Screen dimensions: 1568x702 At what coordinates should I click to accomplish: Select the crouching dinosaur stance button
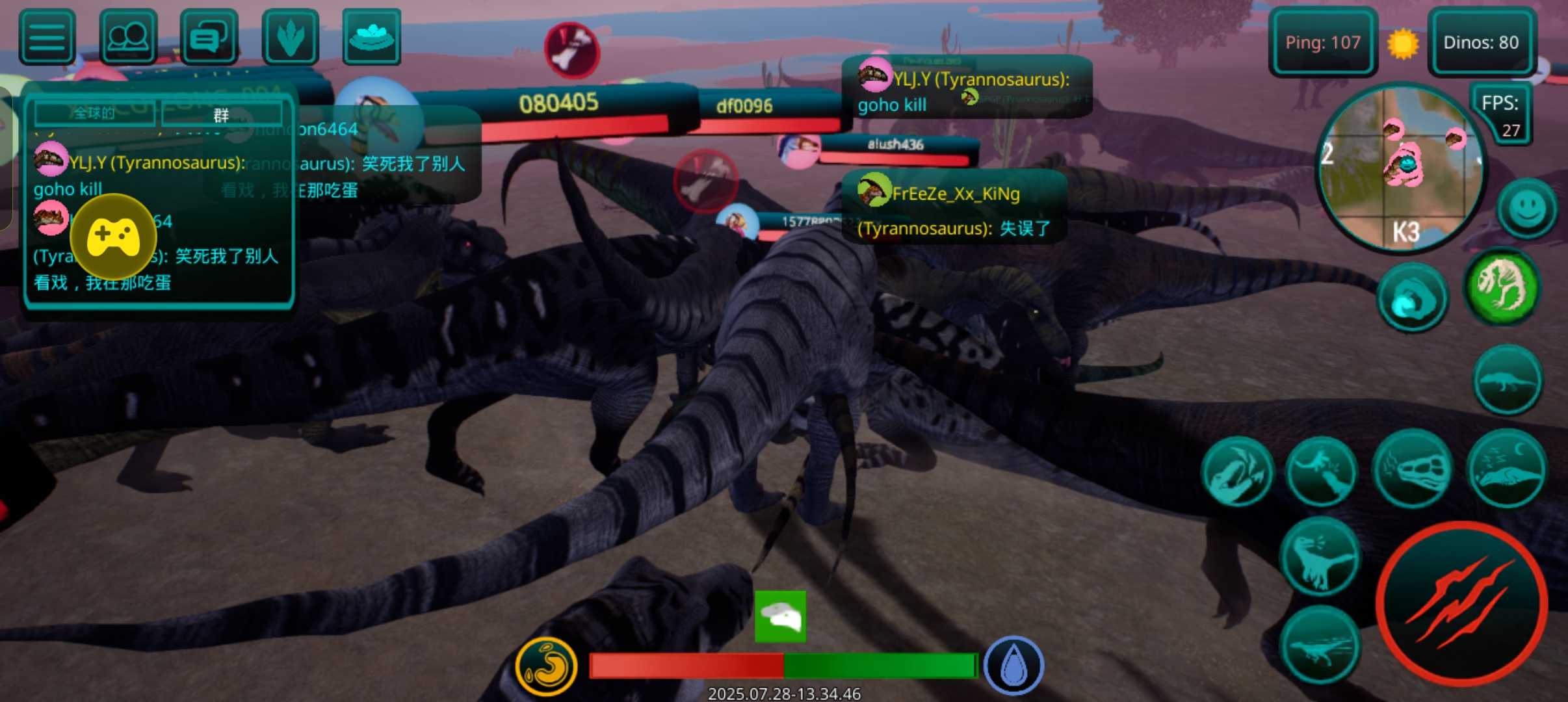[1507, 380]
